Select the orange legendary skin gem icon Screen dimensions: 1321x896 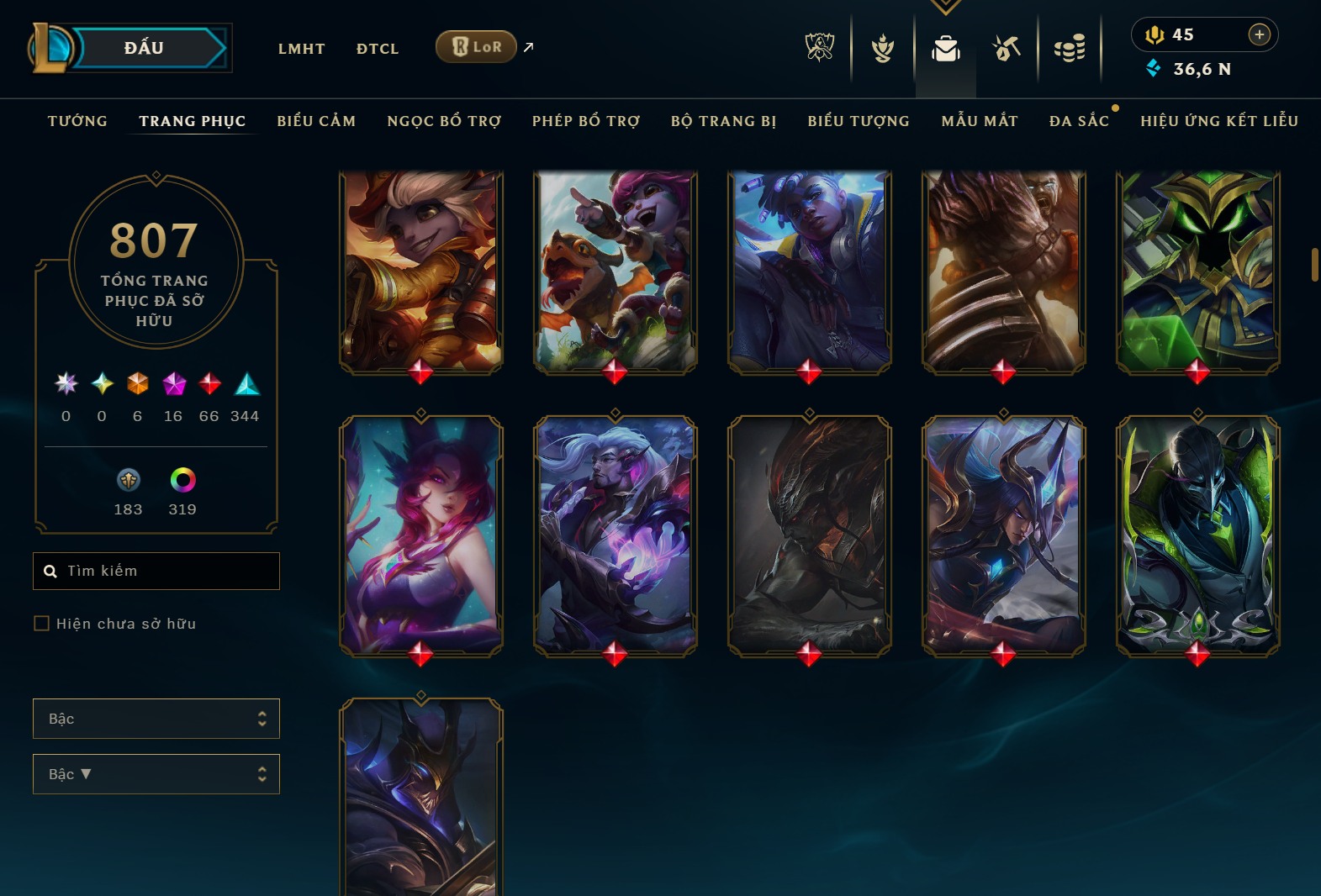click(x=137, y=384)
